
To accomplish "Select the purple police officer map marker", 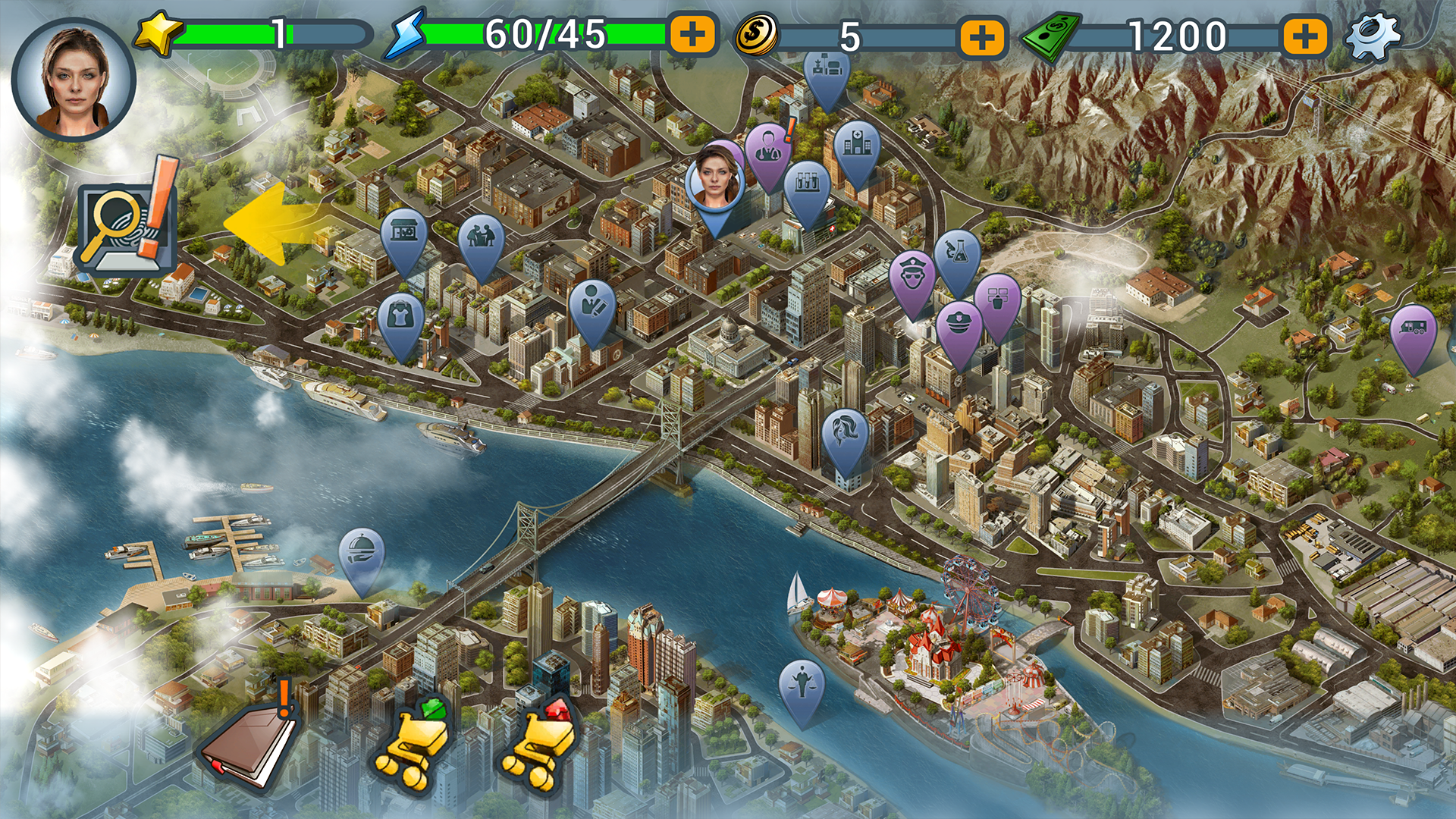I will click(912, 277).
